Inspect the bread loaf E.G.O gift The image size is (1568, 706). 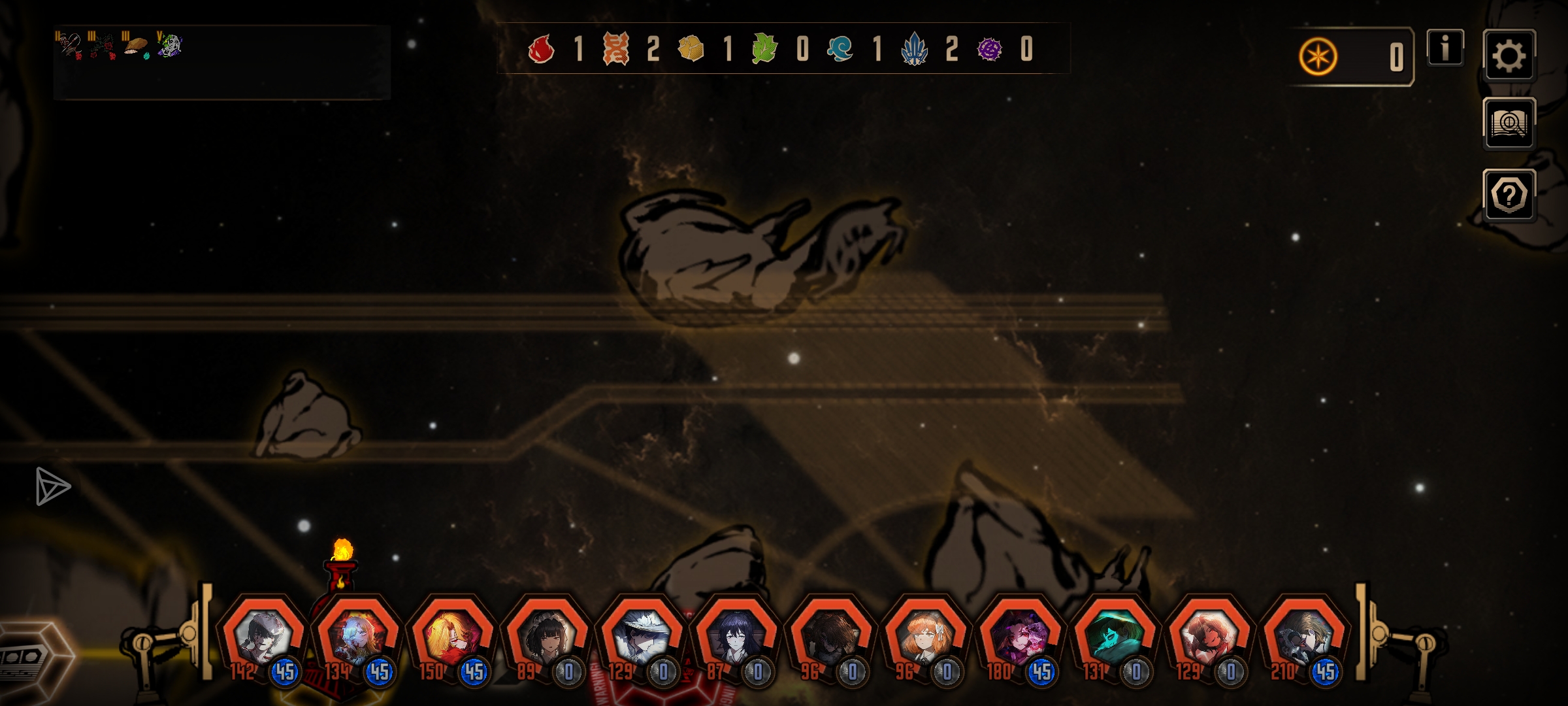pos(136,46)
